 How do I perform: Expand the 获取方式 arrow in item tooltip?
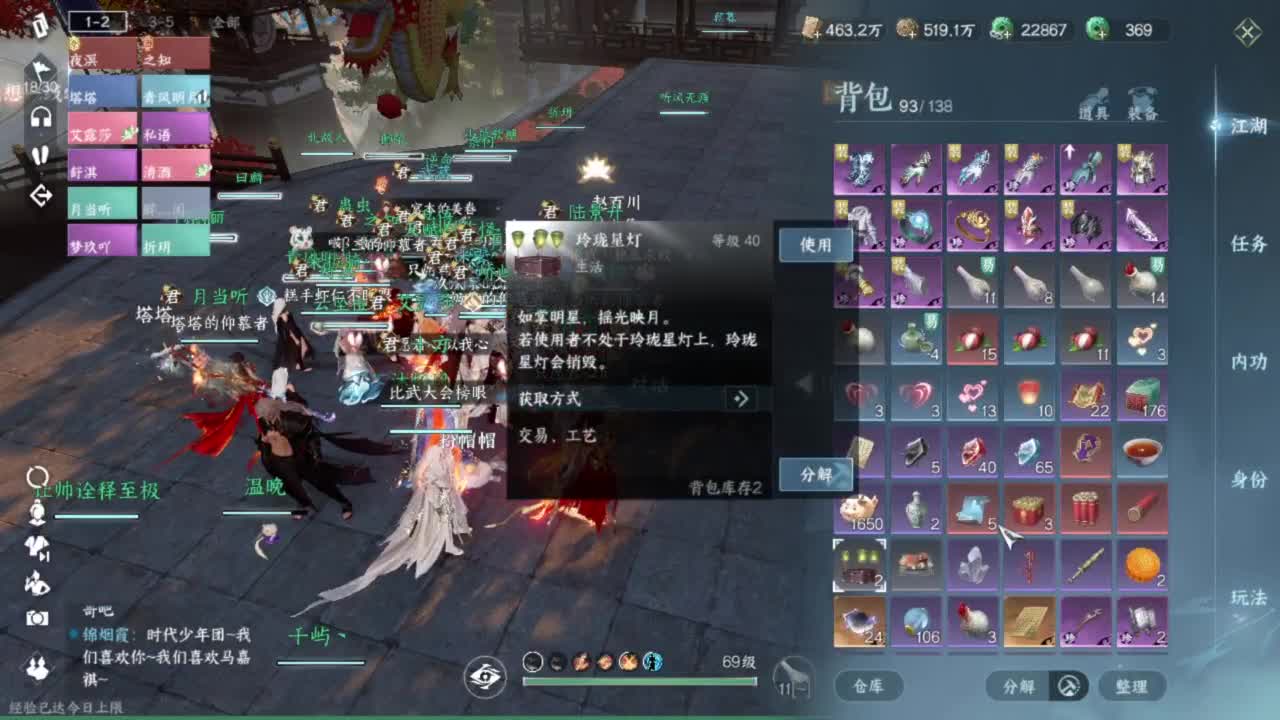pos(740,399)
